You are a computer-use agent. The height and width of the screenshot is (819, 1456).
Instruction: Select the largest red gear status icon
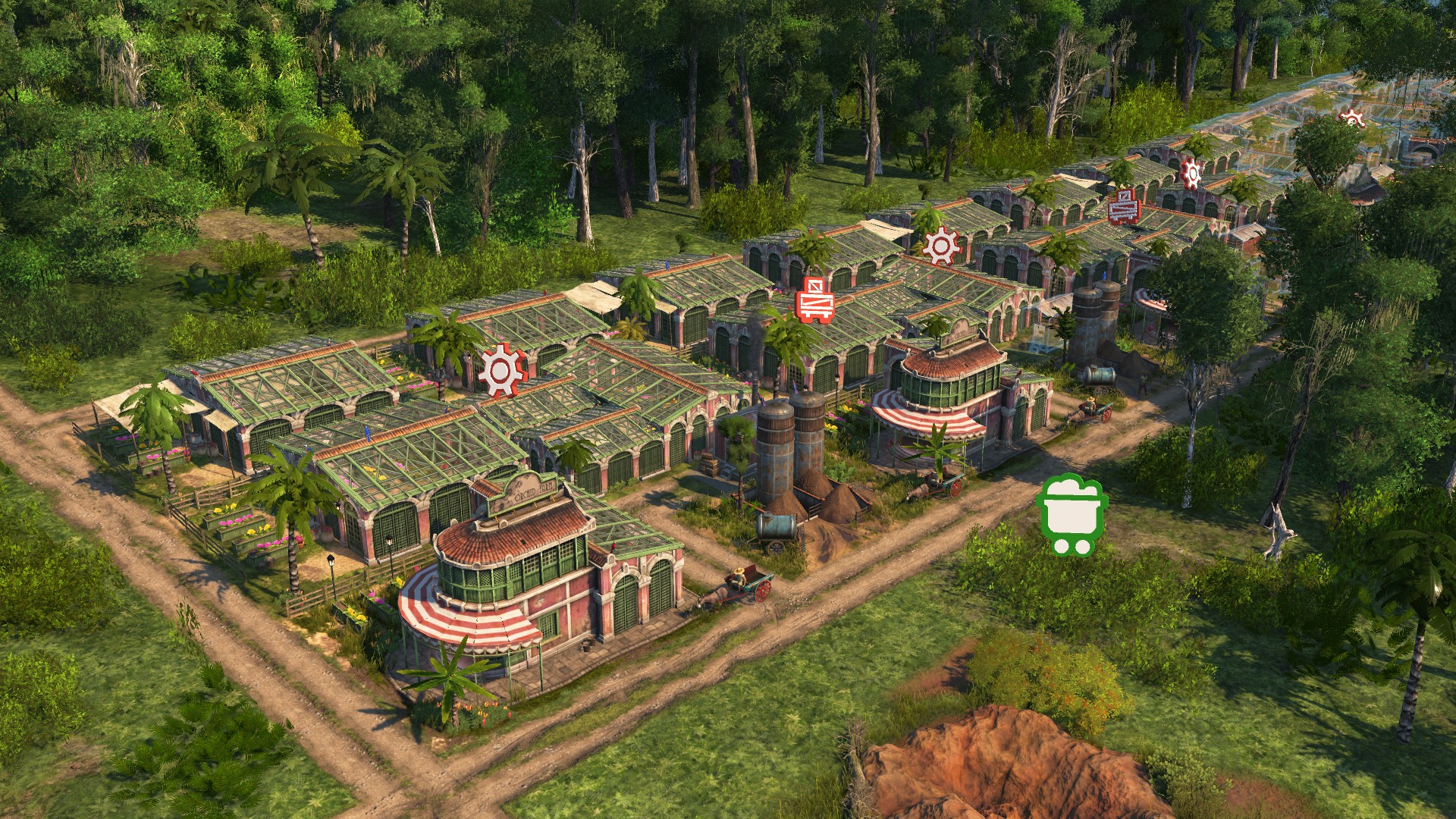[501, 370]
